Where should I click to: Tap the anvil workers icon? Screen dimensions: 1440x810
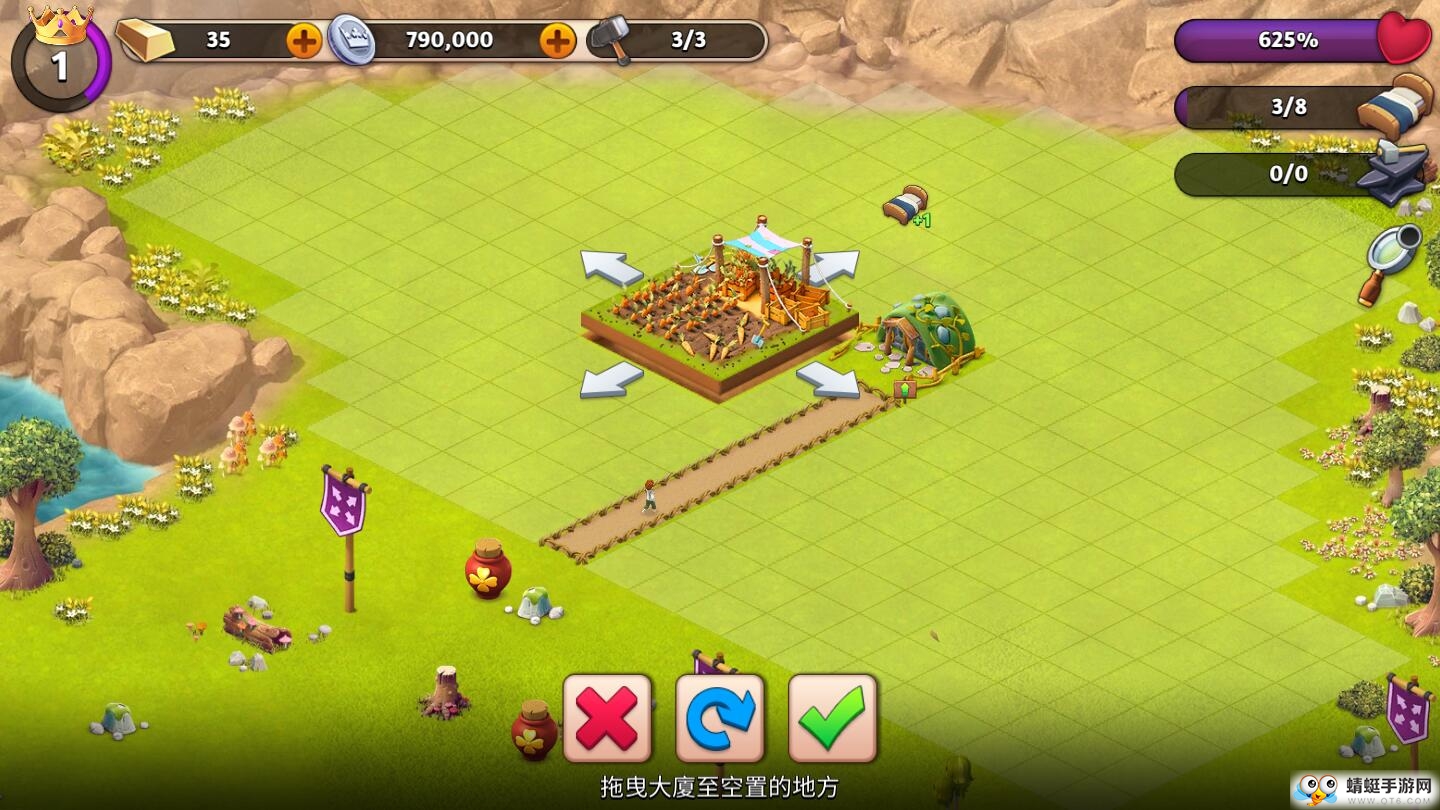point(1393,171)
